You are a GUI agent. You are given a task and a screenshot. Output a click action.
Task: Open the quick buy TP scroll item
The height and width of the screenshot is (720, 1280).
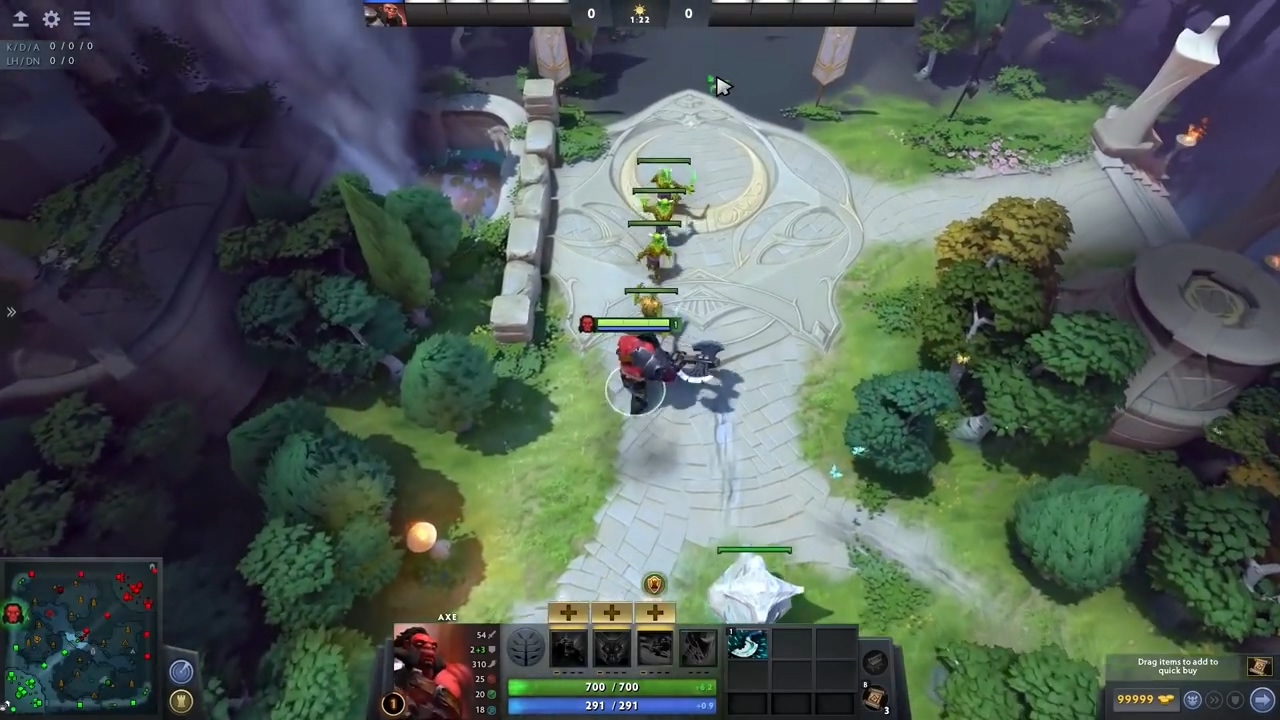point(1259,666)
